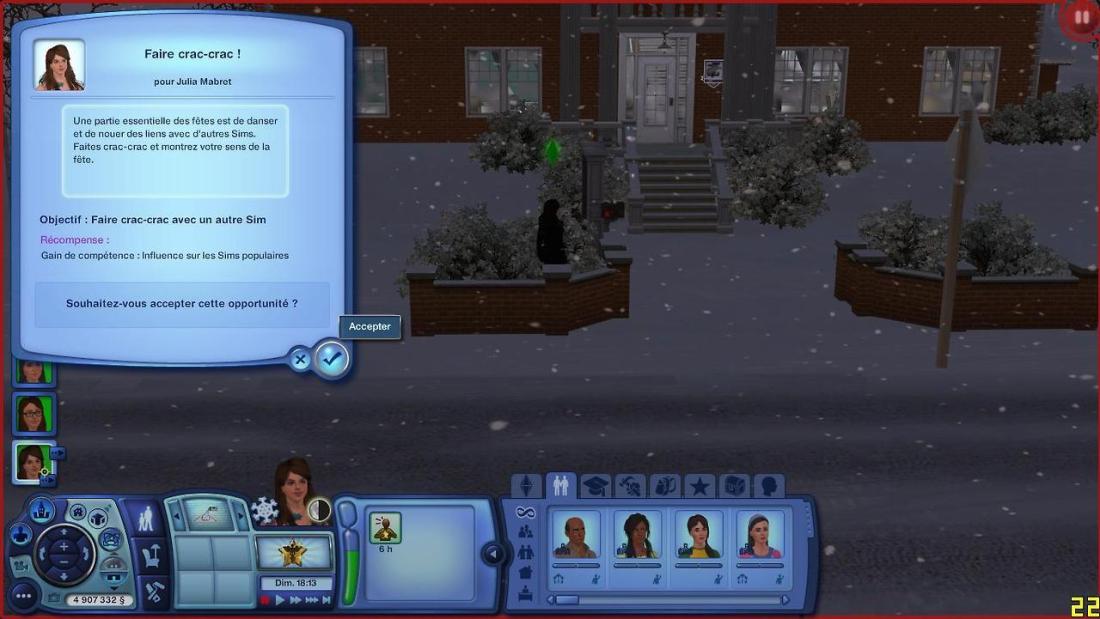Image resolution: width=1100 pixels, height=619 pixels.
Task: Set game speed to normal play
Action: coord(281,600)
